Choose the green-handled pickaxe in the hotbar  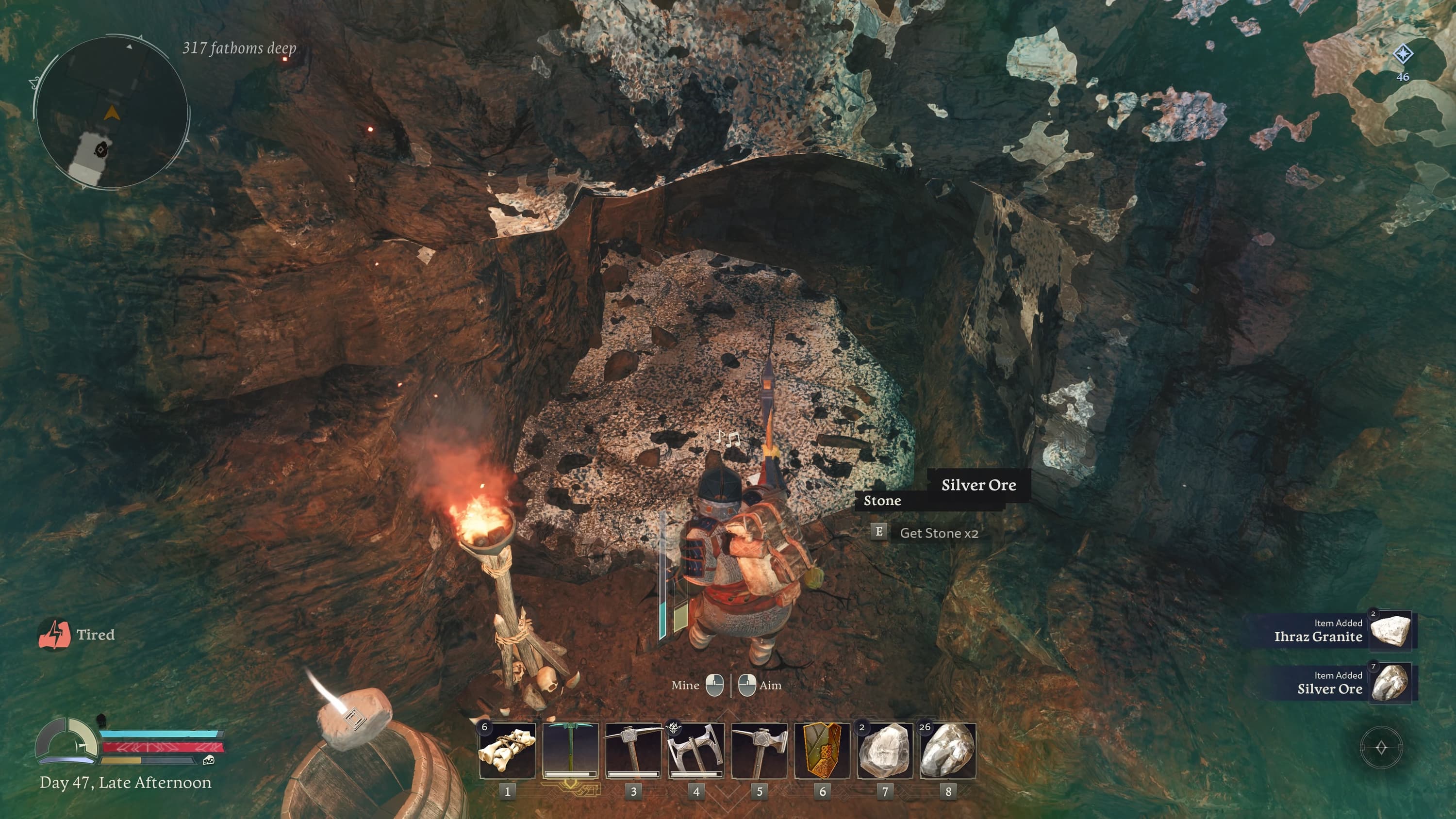[x=570, y=750]
